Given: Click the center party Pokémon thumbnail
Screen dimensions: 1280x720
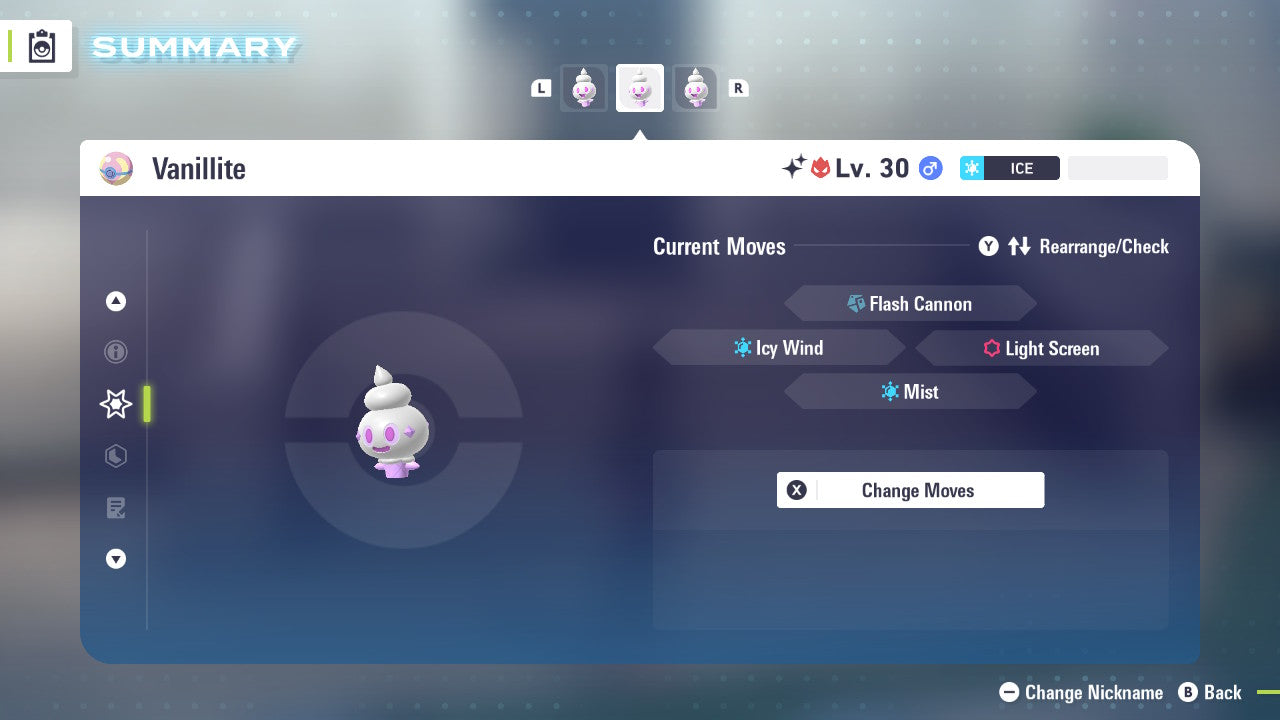Looking at the screenshot, I should (640, 88).
